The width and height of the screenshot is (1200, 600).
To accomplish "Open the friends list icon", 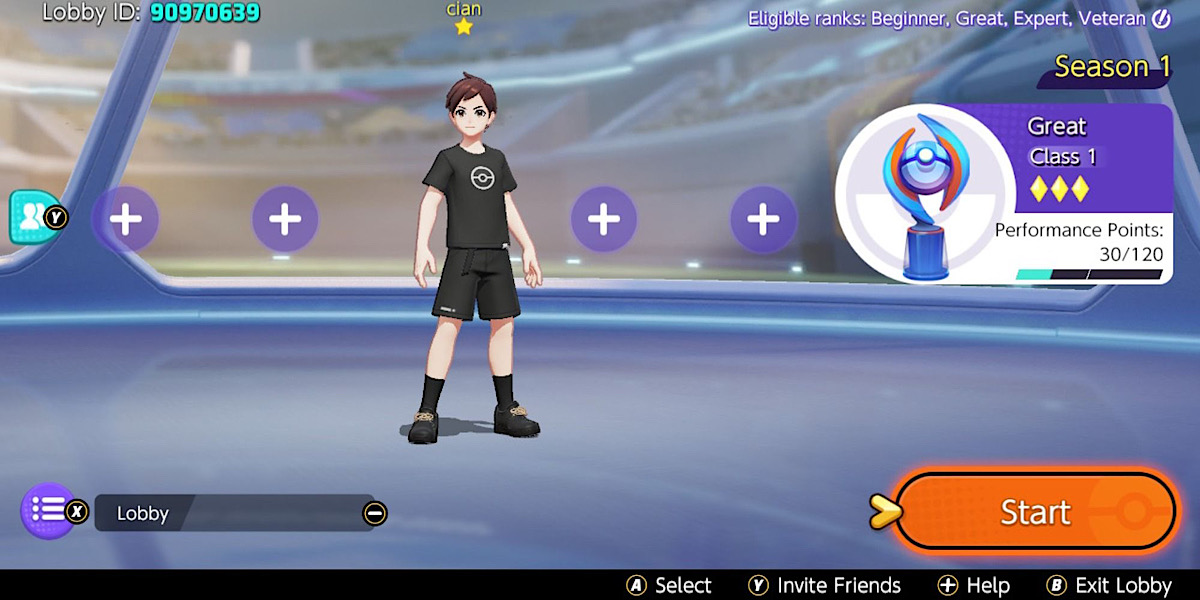I will 30,216.
